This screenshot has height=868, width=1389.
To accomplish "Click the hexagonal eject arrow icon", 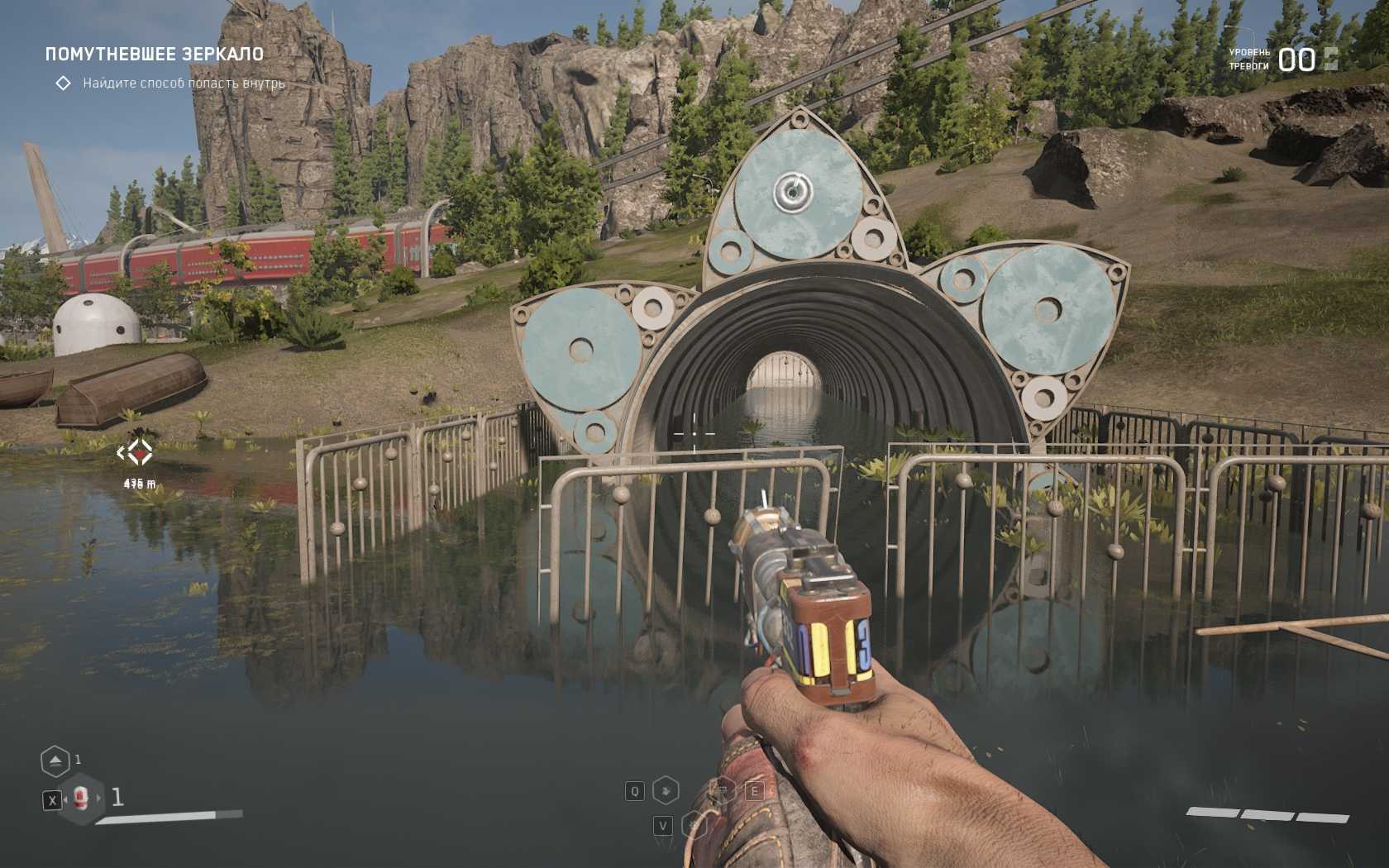I will pos(55,761).
